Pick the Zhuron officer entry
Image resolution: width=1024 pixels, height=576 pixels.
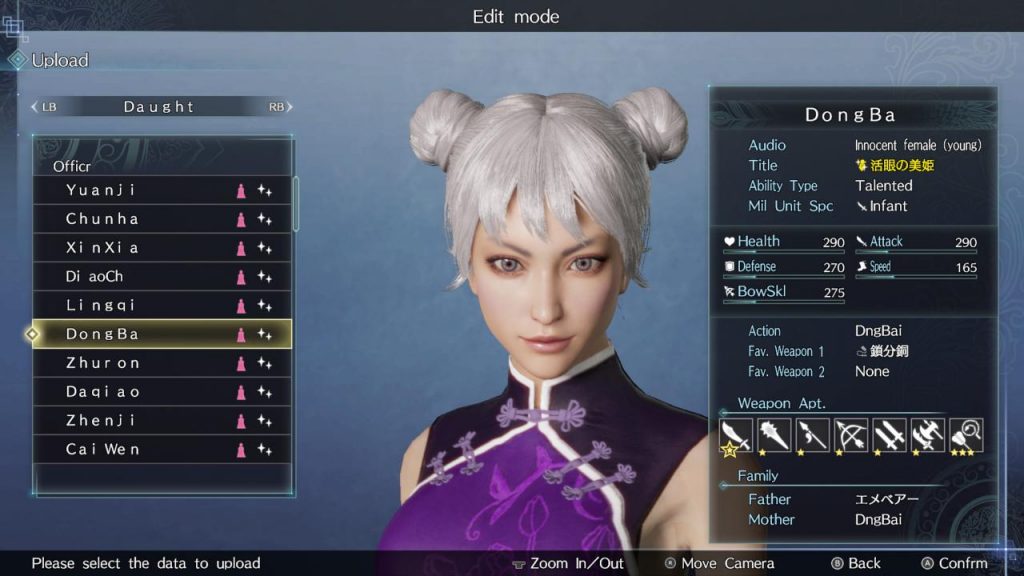click(x=162, y=363)
